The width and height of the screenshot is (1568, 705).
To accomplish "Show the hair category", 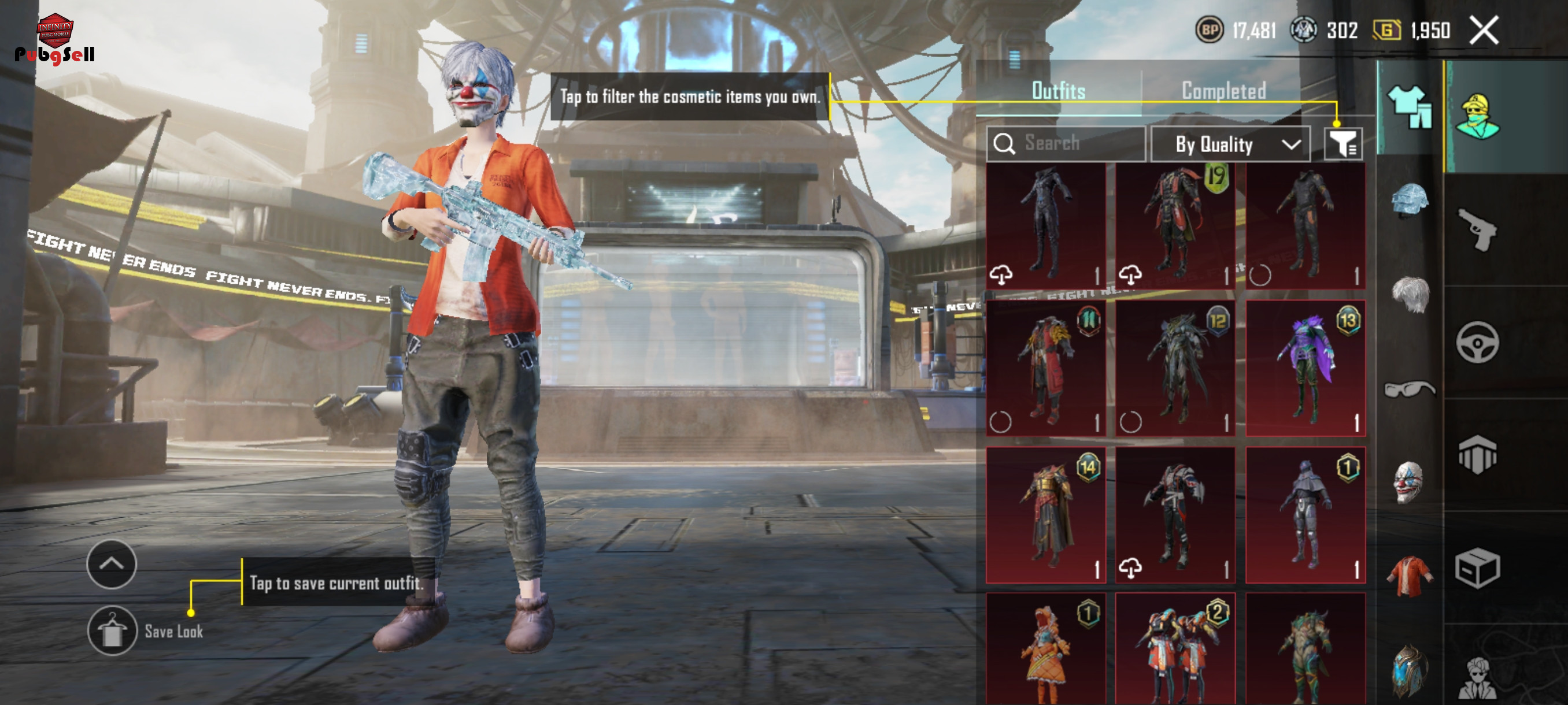I will point(1410,294).
